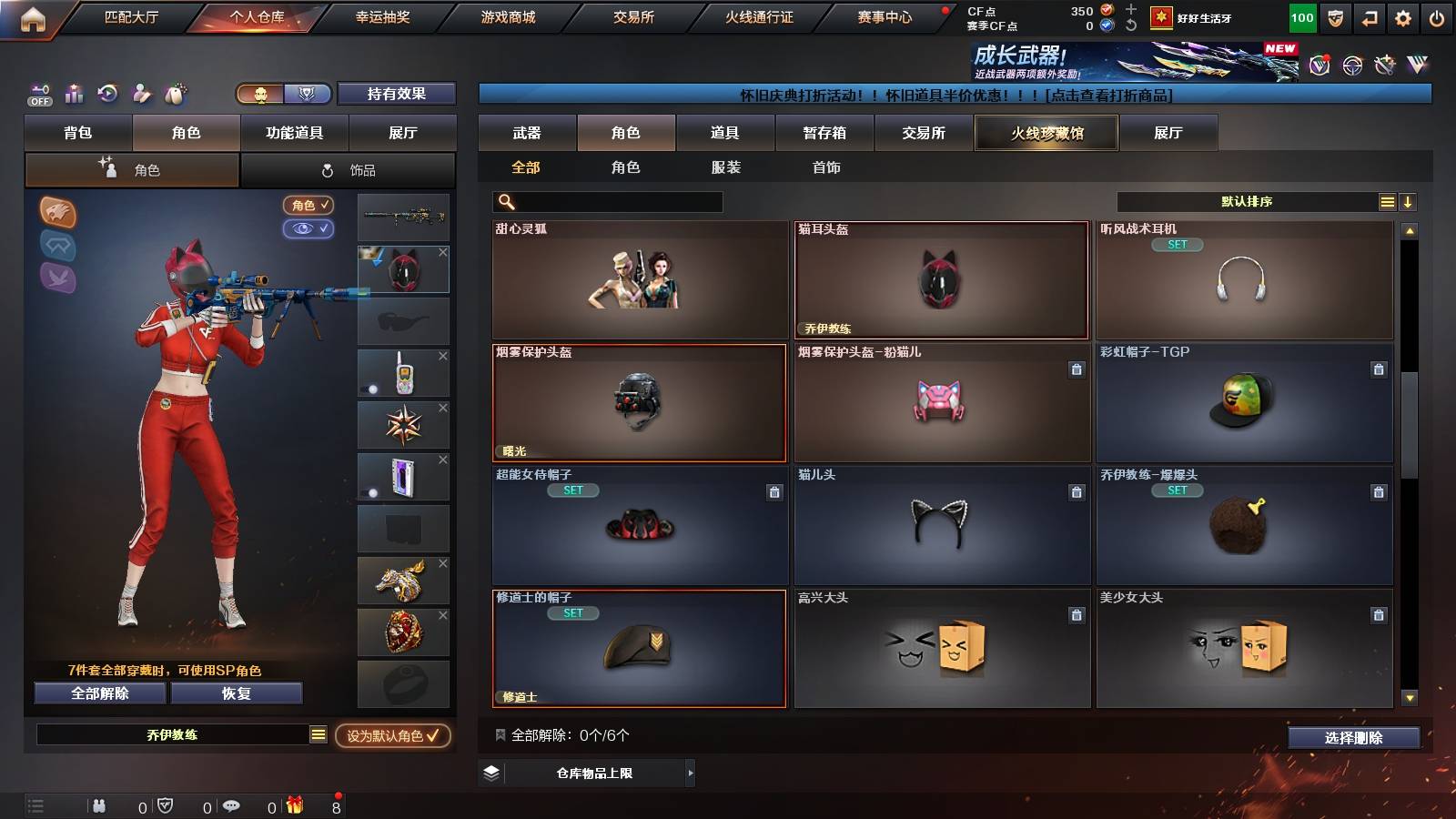Image resolution: width=1456 pixels, height=819 pixels.
Task: Open the list menu next to 乔伊教练 name
Action: [x=318, y=733]
